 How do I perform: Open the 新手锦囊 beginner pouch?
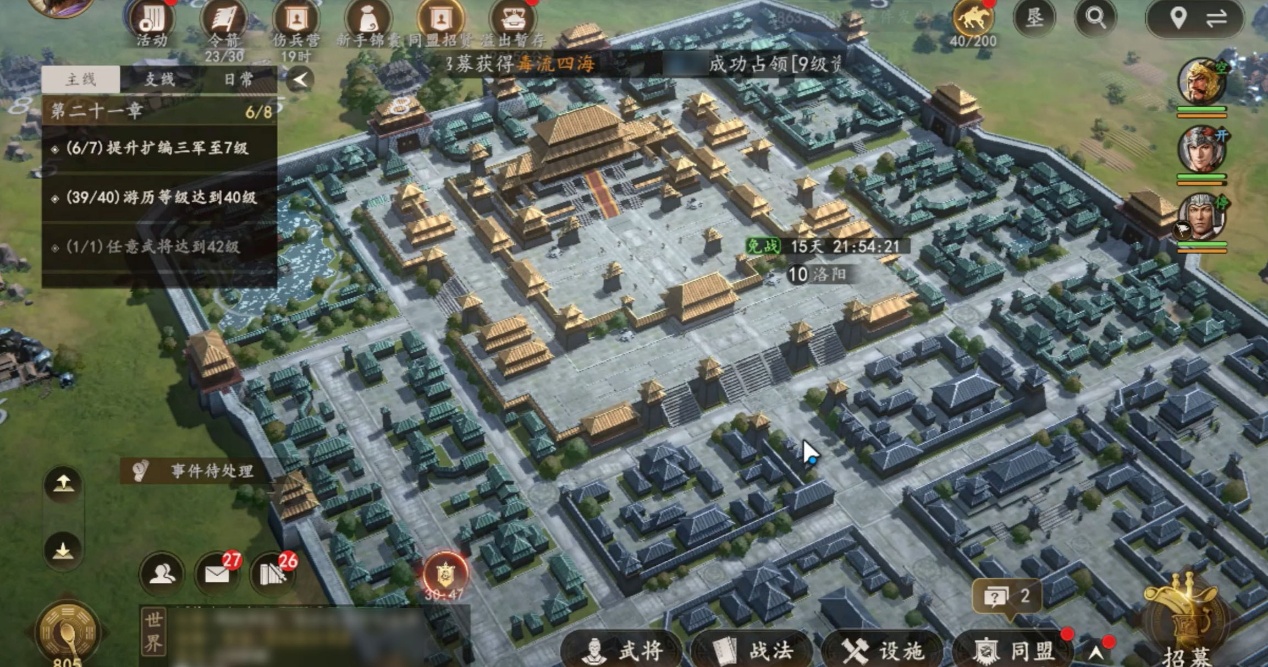(x=368, y=21)
